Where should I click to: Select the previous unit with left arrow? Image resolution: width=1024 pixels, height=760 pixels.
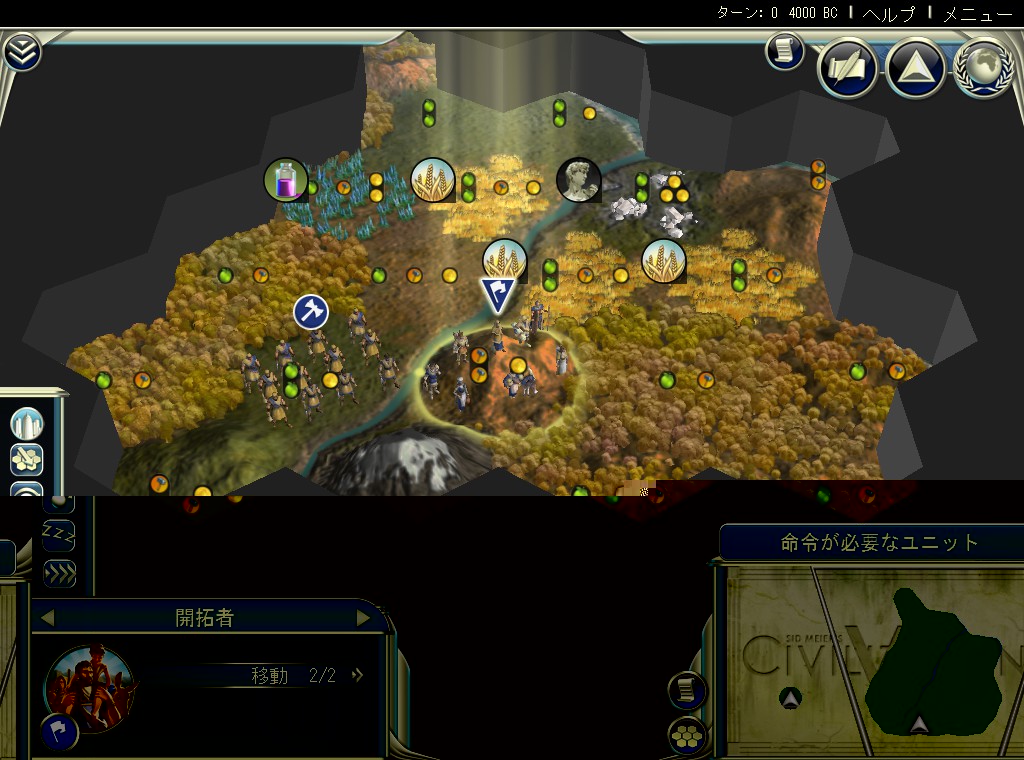[46, 618]
